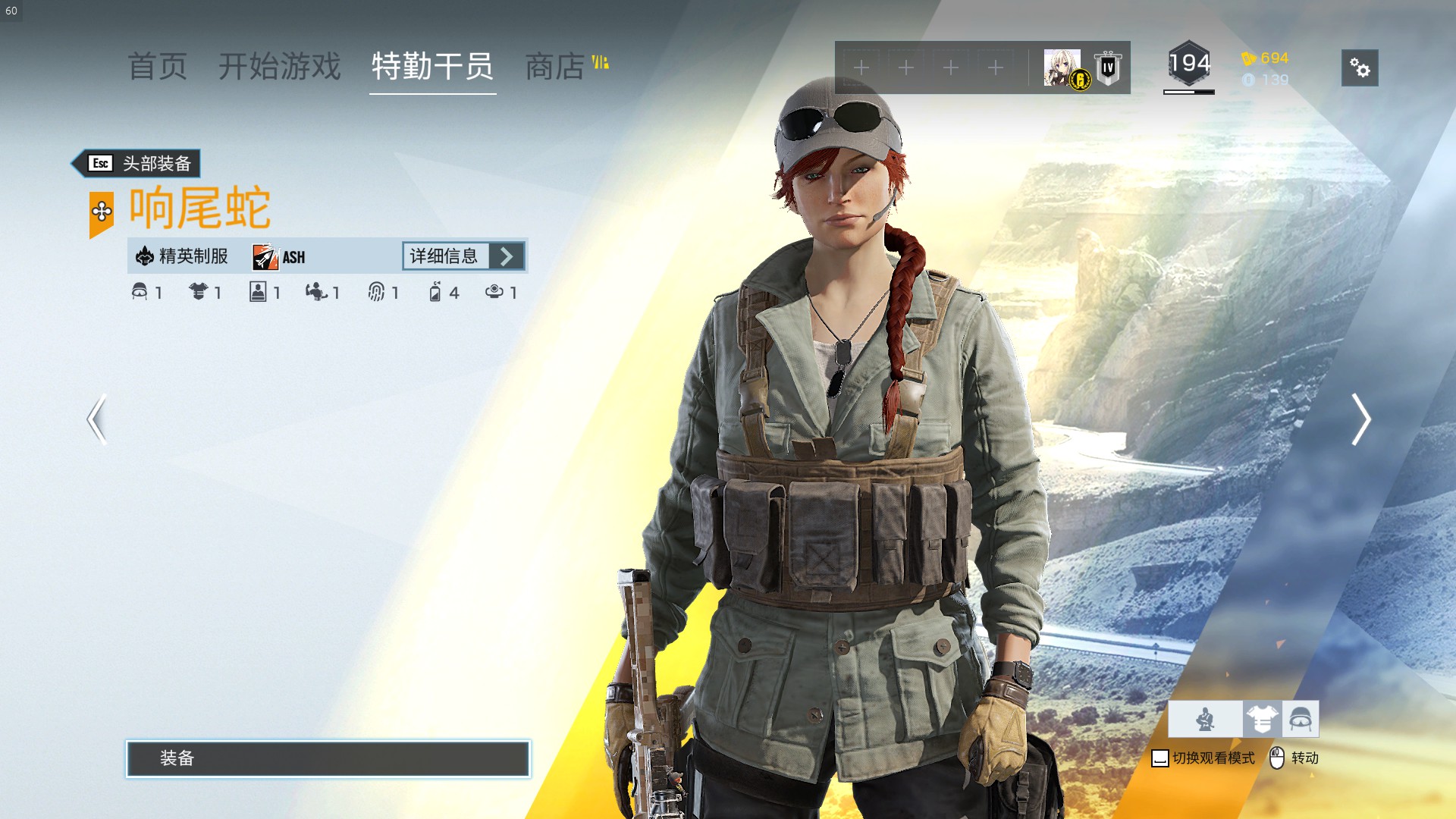Screen dimensions: 1456x819
Task: Select the uniform shirt view mode
Action: [1262, 719]
